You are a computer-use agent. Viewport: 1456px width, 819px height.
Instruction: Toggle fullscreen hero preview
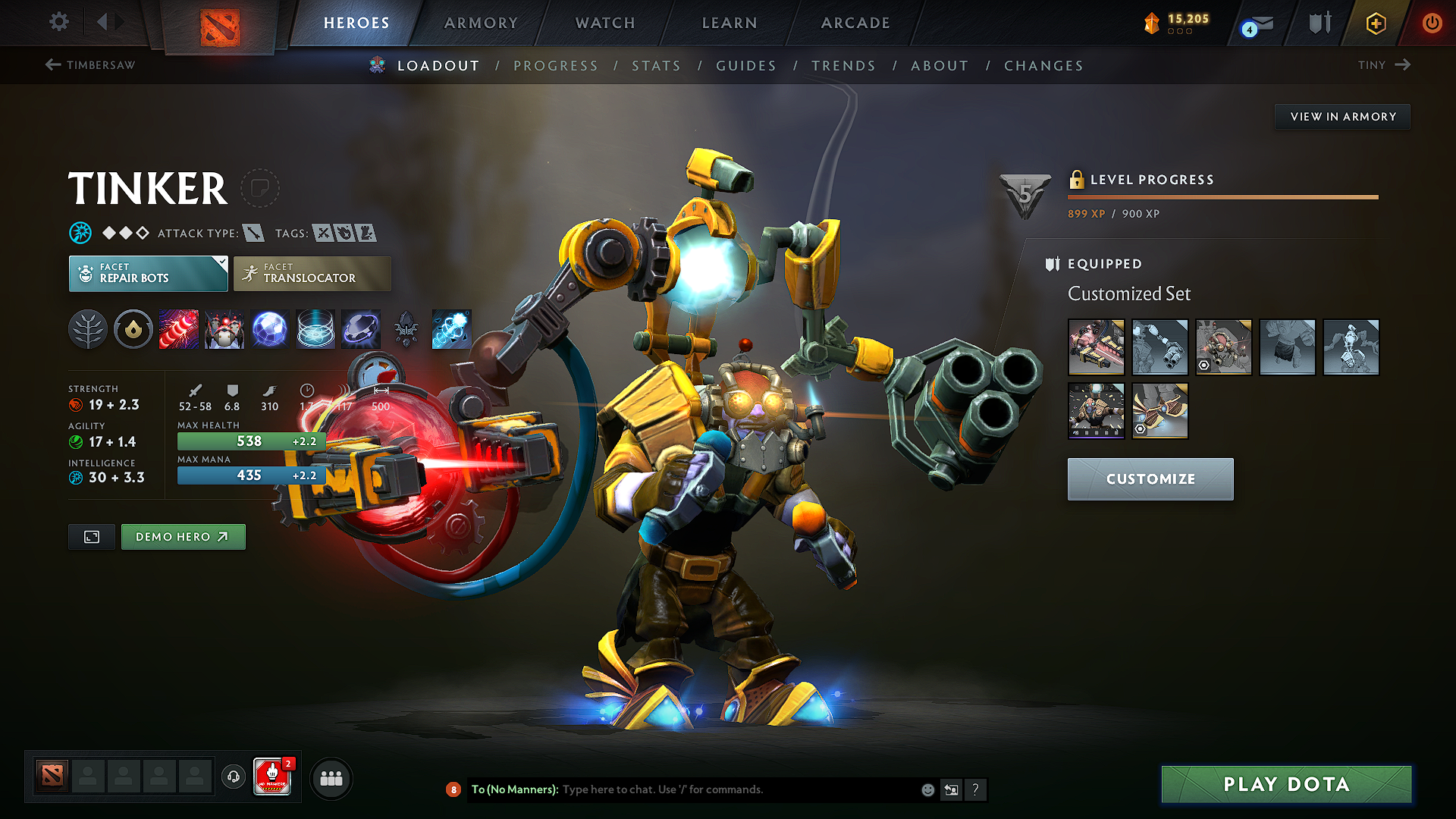[91, 536]
